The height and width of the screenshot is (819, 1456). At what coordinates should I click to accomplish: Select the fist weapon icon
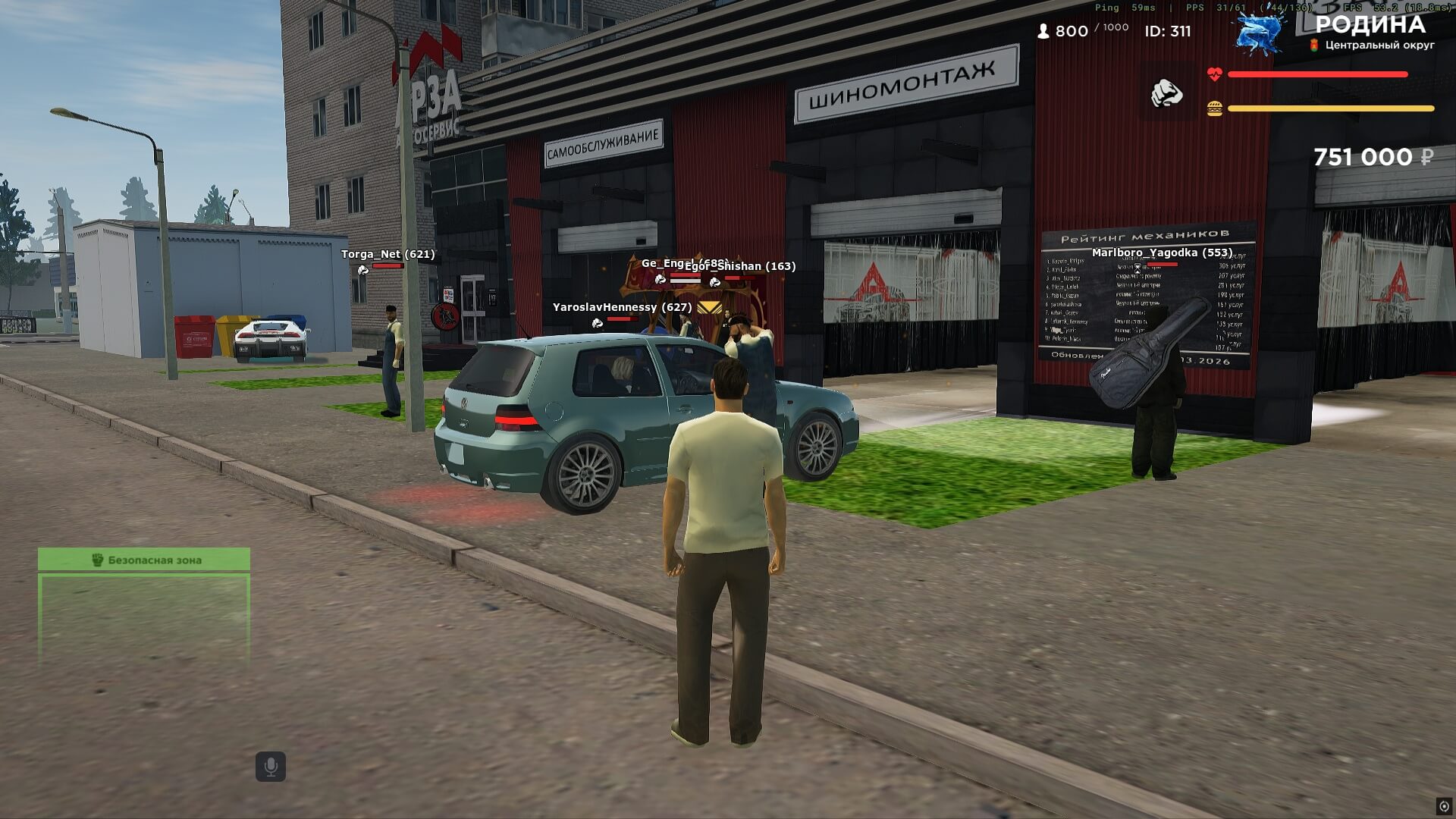1167,94
